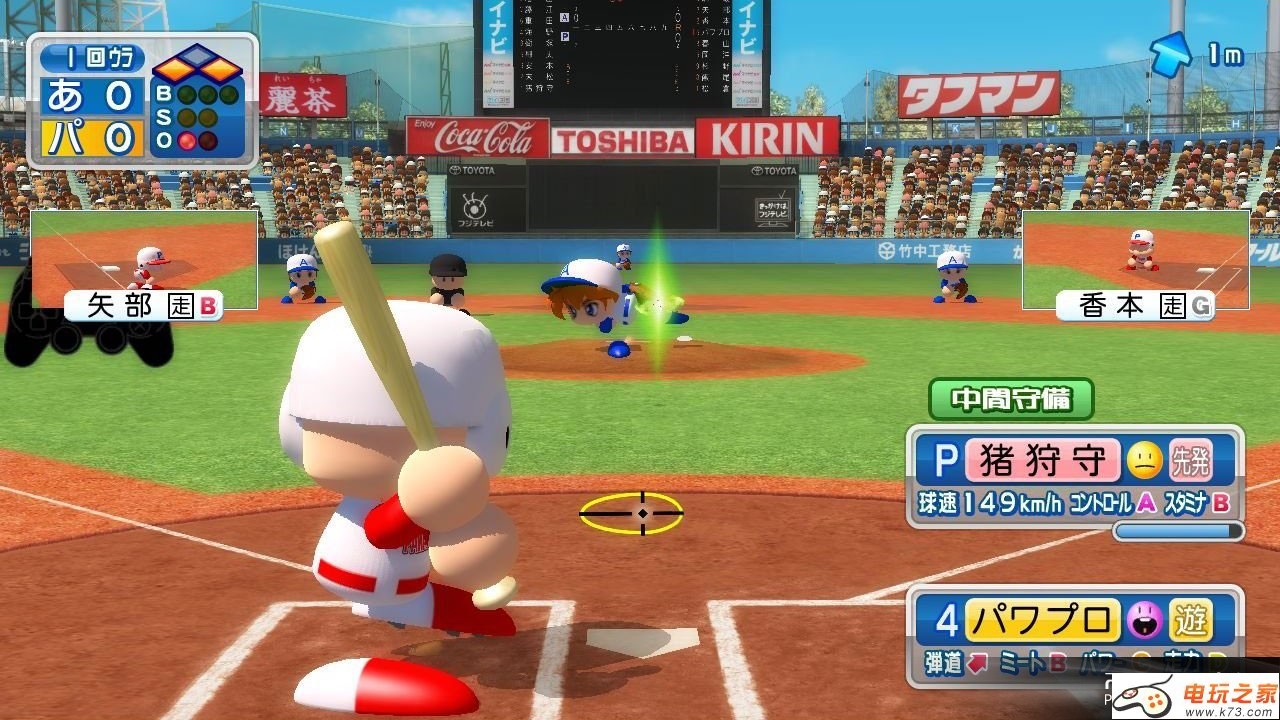Screen dimensions: 1280x720
Task: Select the パワプロ batter name panel
Action: tap(1041, 621)
